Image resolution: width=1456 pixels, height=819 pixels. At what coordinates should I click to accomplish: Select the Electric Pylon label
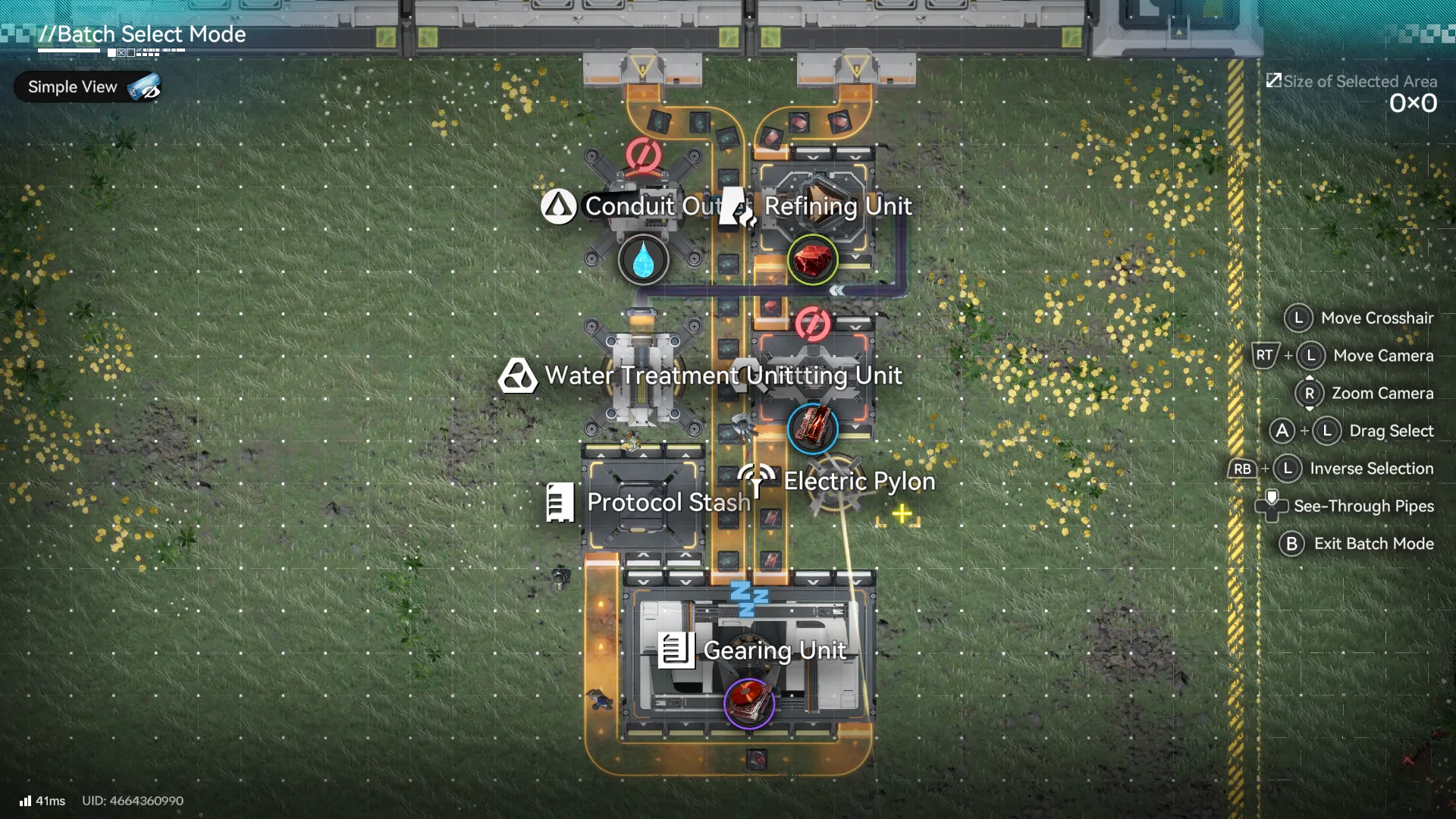[858, 481]
